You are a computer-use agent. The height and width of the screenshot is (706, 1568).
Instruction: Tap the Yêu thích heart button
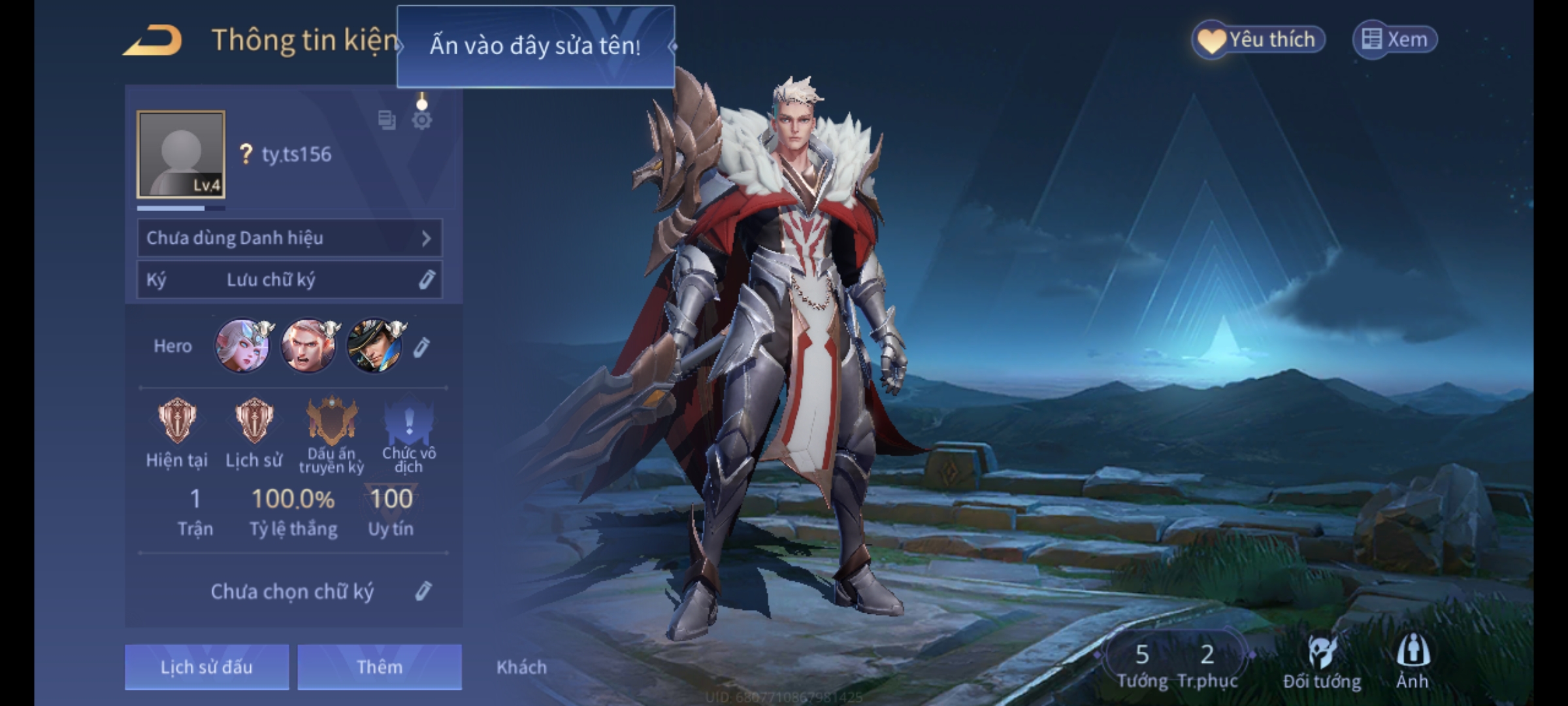1258,39
